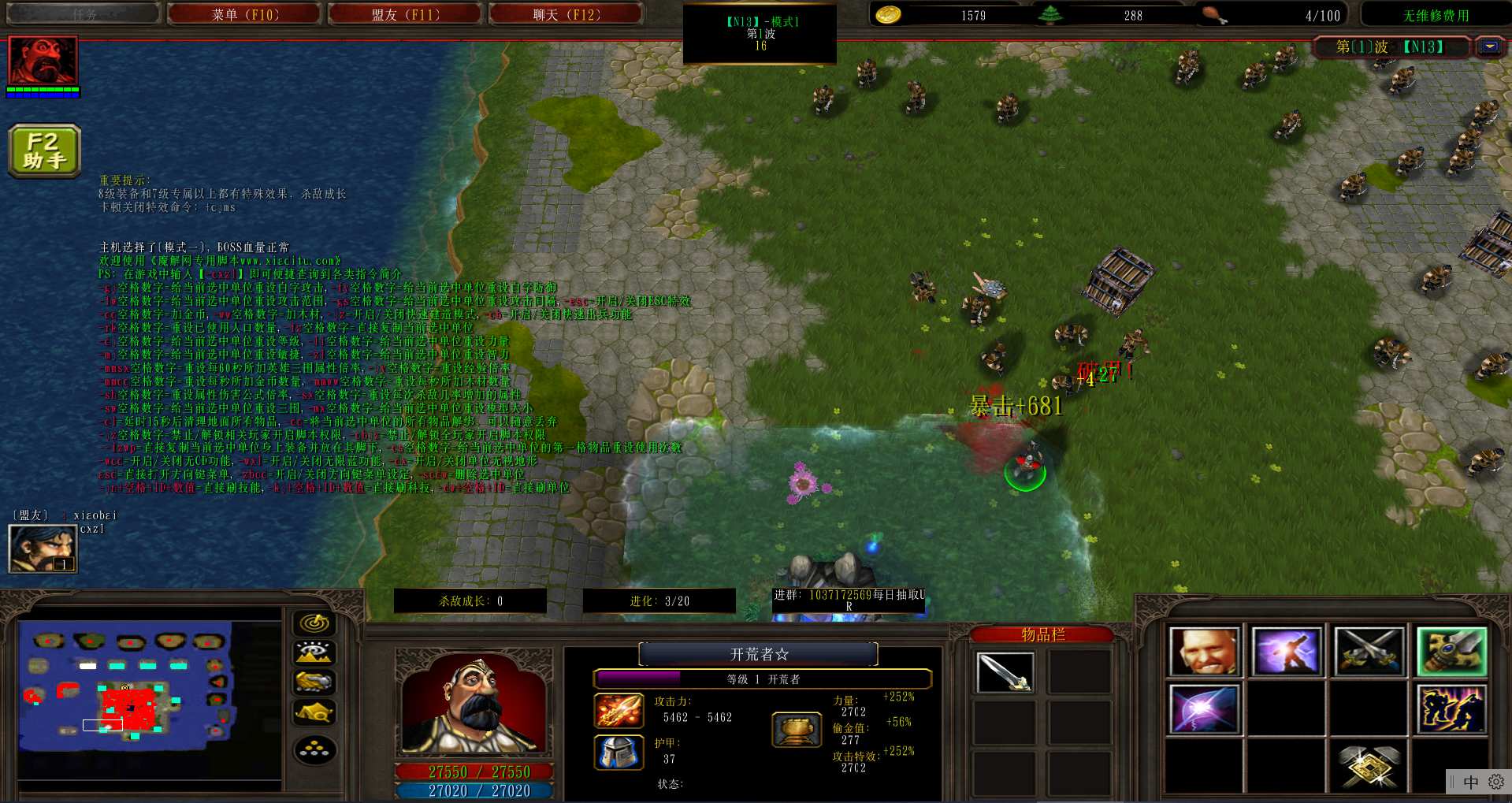Click the crossed hammers gold emblem icon
This screenshot has height=803, width=1512.
pos(1369,766)
